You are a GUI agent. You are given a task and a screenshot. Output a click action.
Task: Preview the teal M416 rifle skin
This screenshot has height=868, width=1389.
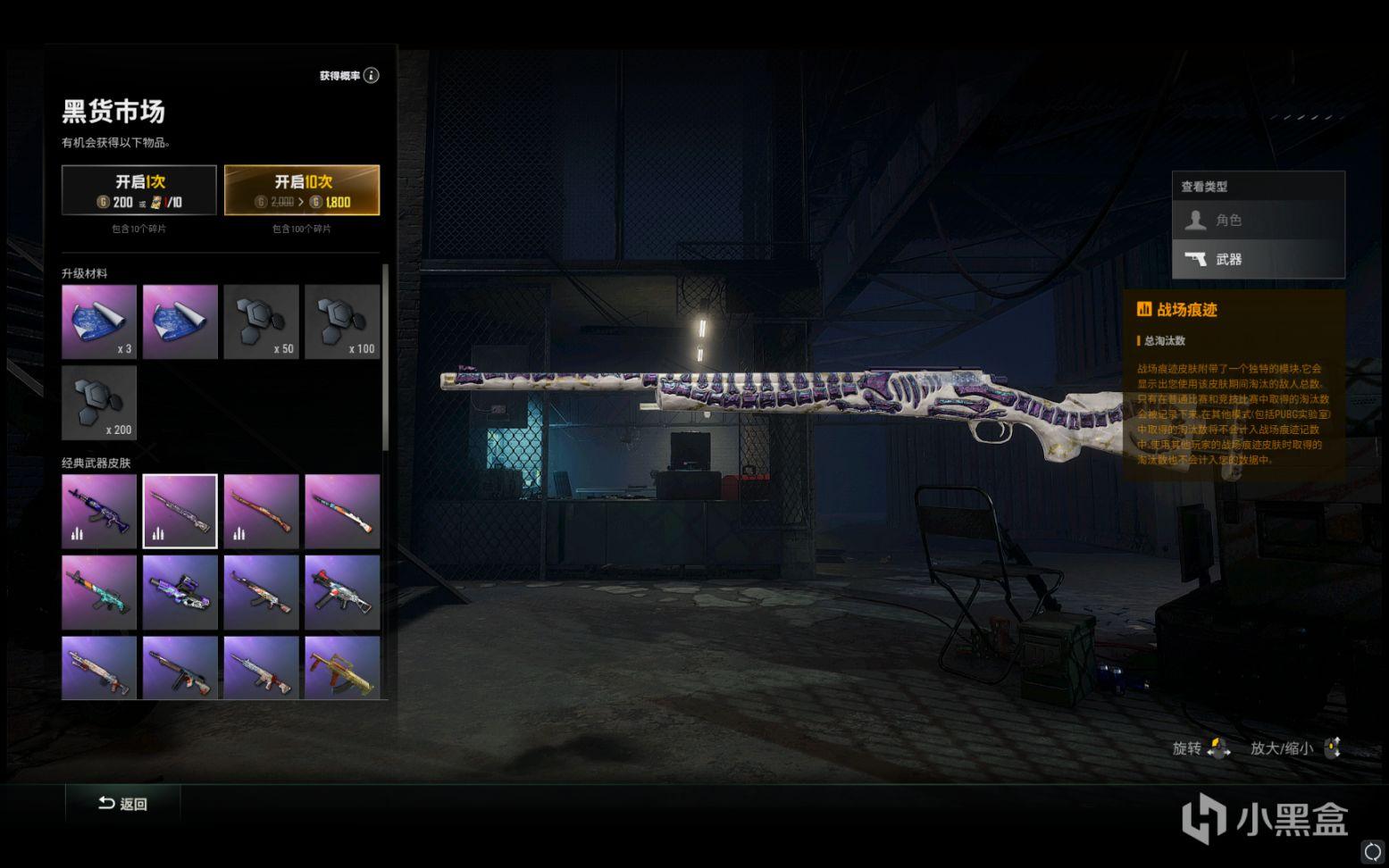[99, 592]
